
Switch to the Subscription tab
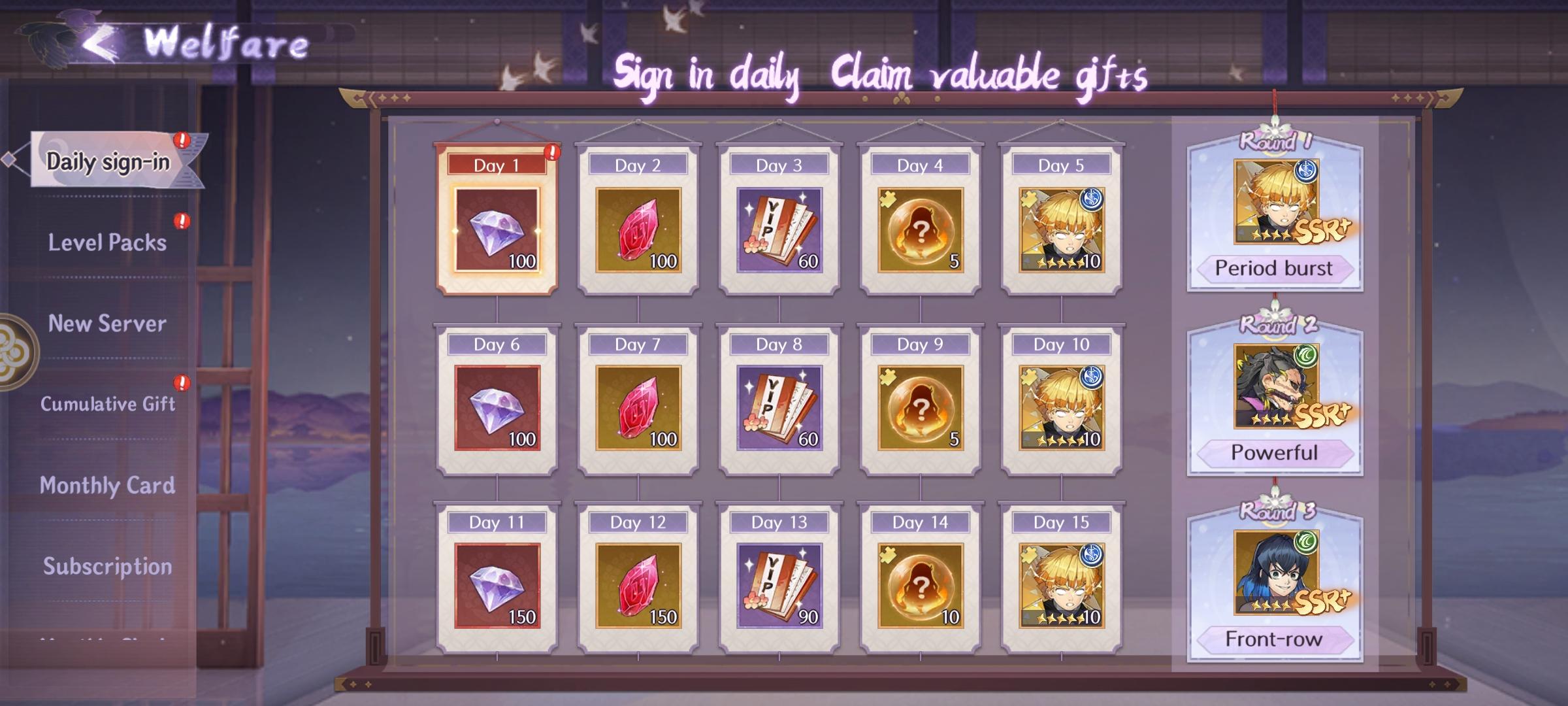click(108, 567)
